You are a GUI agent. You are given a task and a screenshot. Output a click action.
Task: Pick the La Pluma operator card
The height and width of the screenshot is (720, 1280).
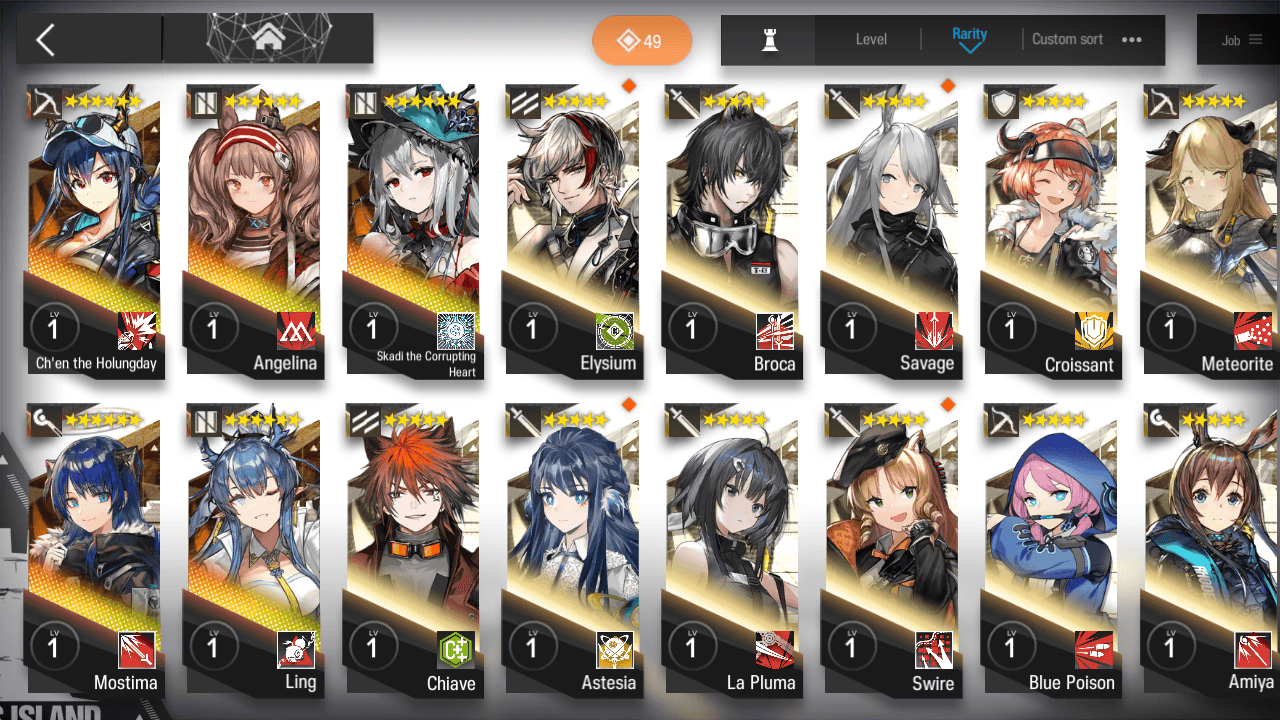pos(733,550)
